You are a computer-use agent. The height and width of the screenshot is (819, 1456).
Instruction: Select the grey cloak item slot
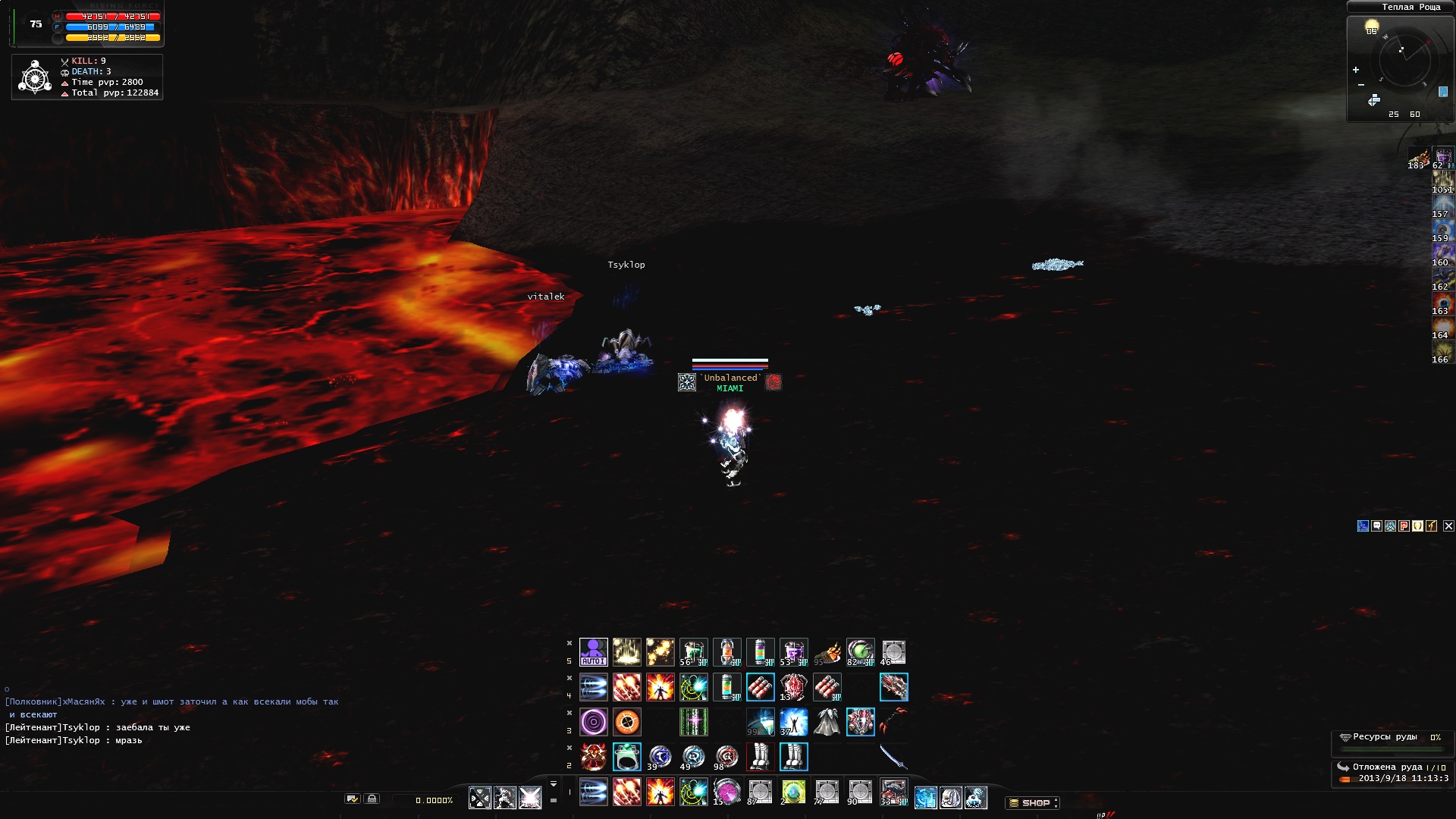pyautogui.click(x=827, y=722)
